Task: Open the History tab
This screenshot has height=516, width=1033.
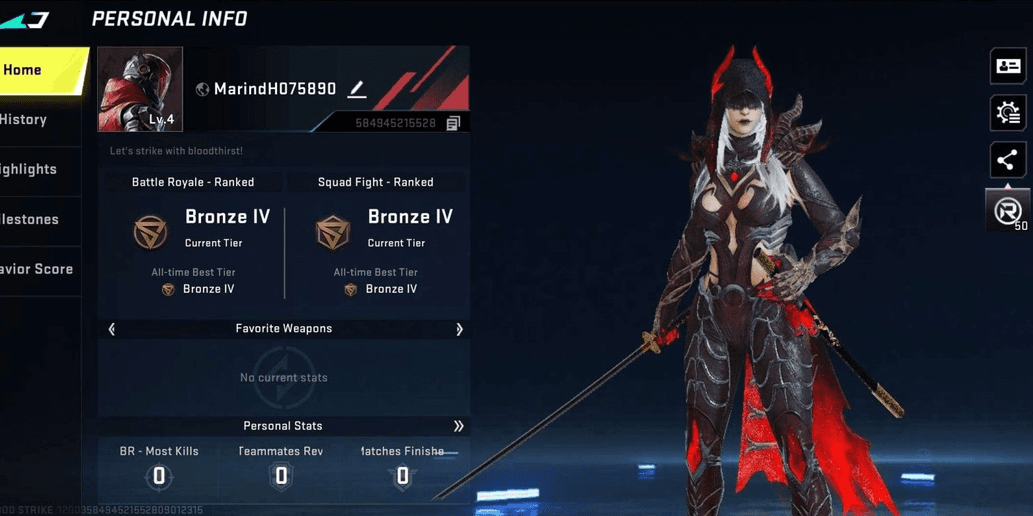Action: 30,120
